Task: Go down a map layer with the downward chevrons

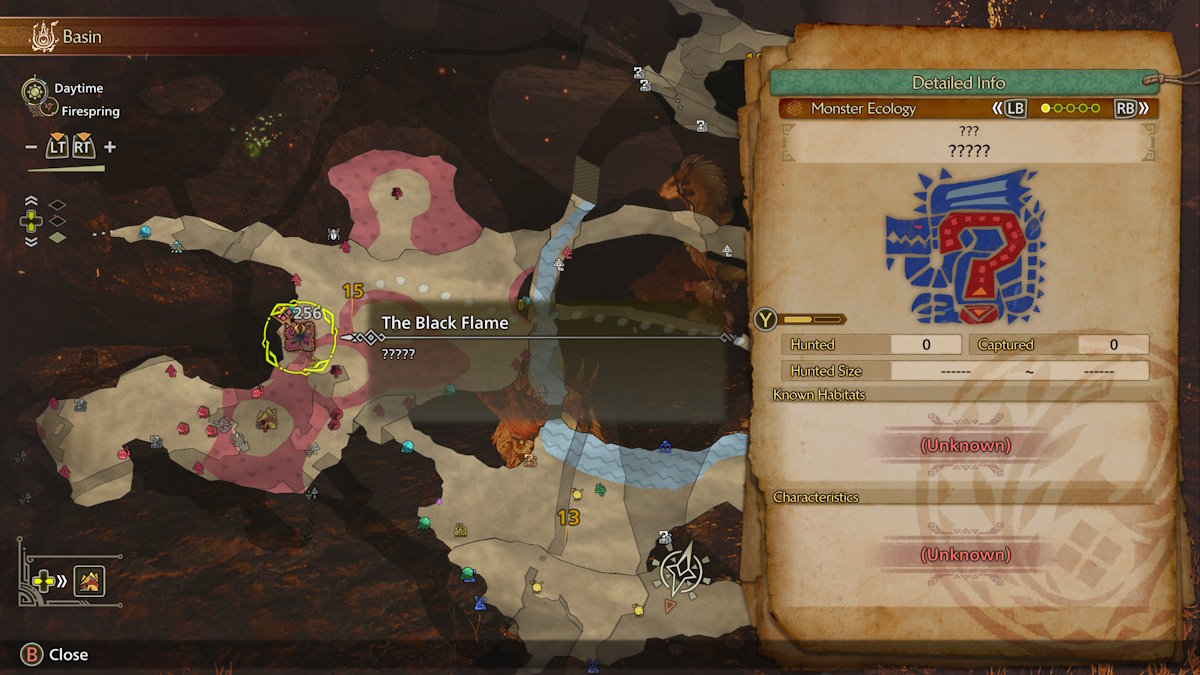Action: pos(30,240)
